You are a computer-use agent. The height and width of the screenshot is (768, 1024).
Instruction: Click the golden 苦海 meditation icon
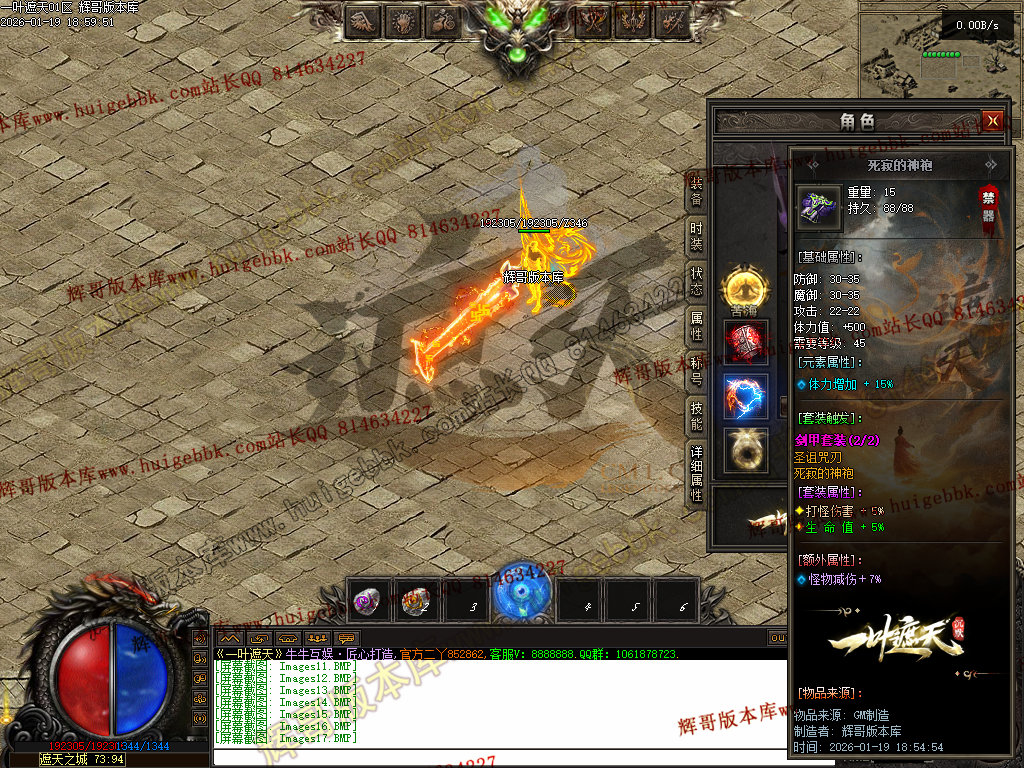pos(744,288)
